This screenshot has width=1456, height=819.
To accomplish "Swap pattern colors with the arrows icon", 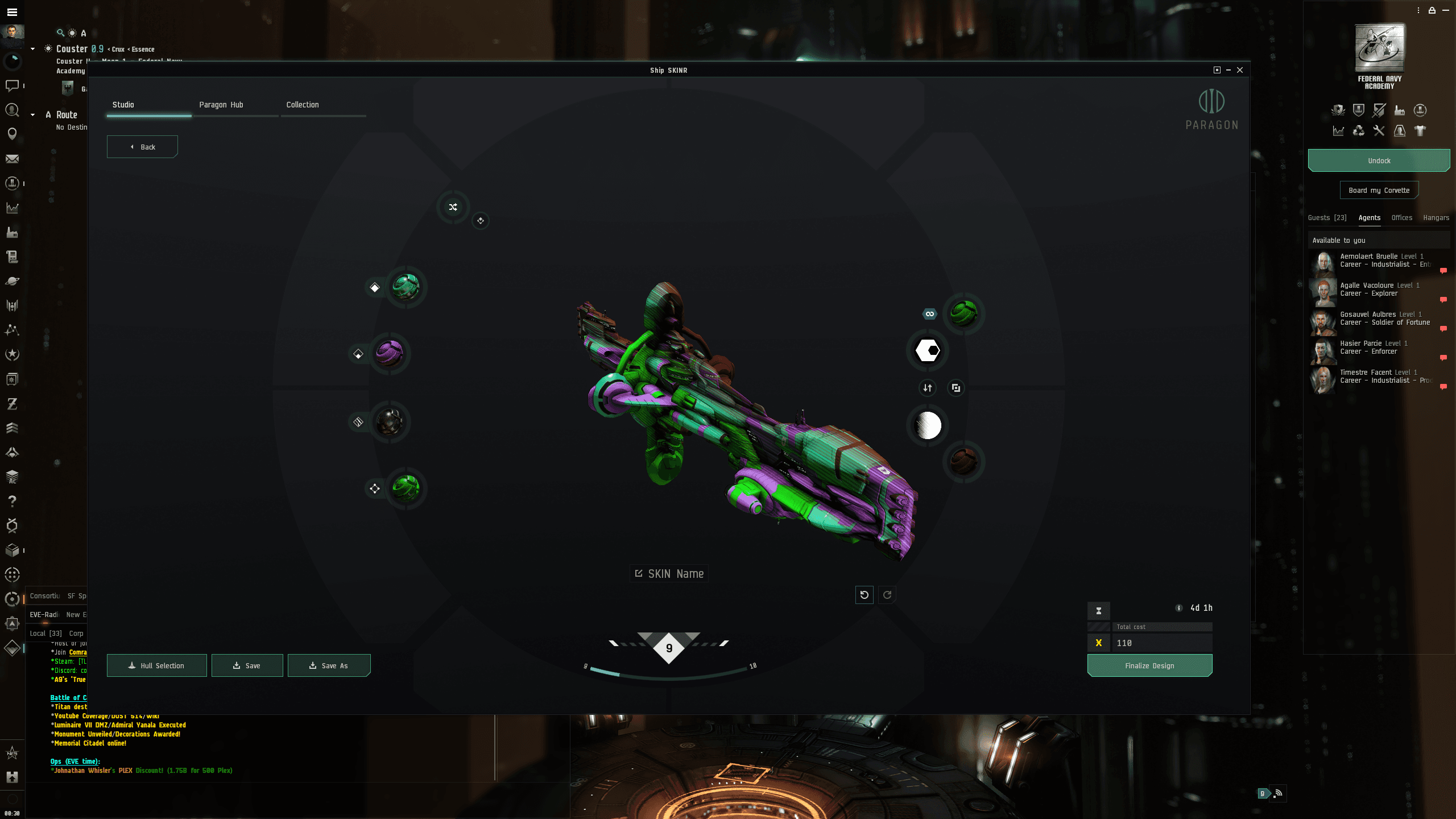I will click(x=928, y=388).
